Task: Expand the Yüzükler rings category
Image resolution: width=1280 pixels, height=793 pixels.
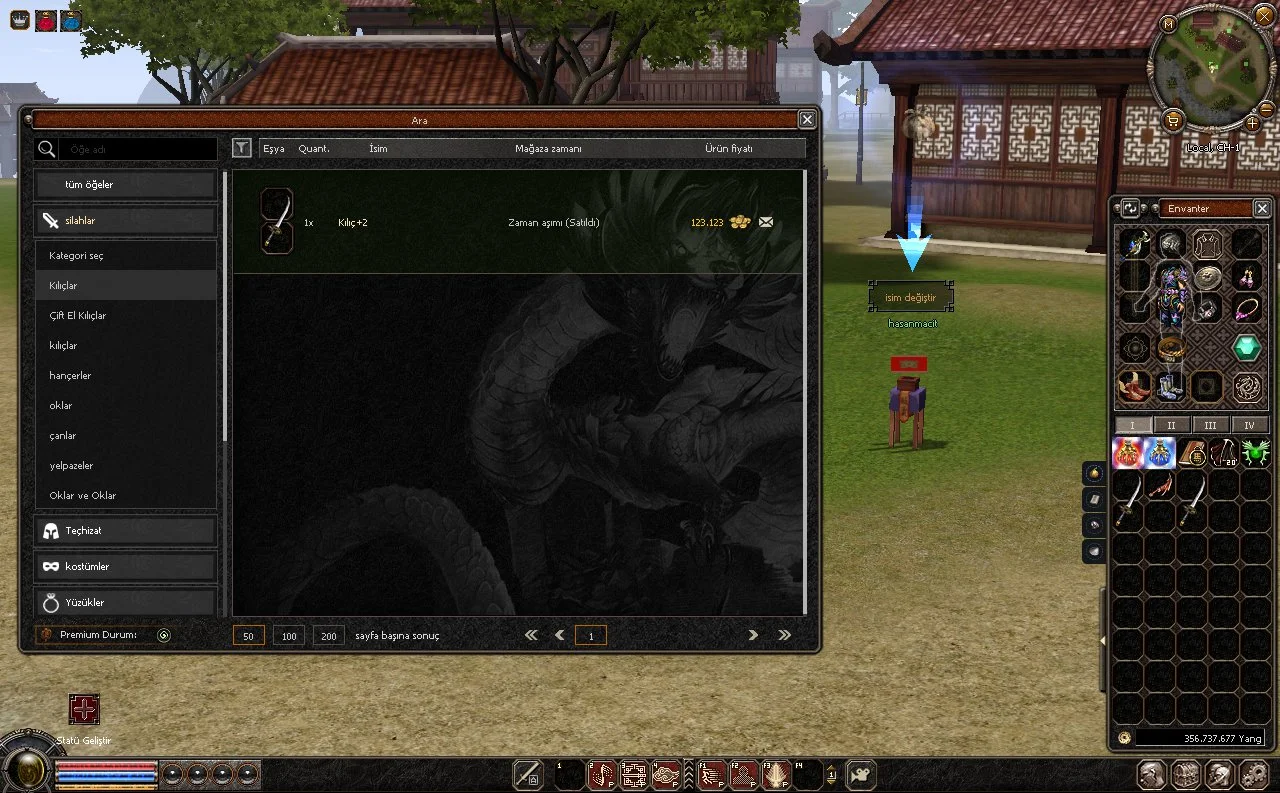Action: tap(126, 603)
